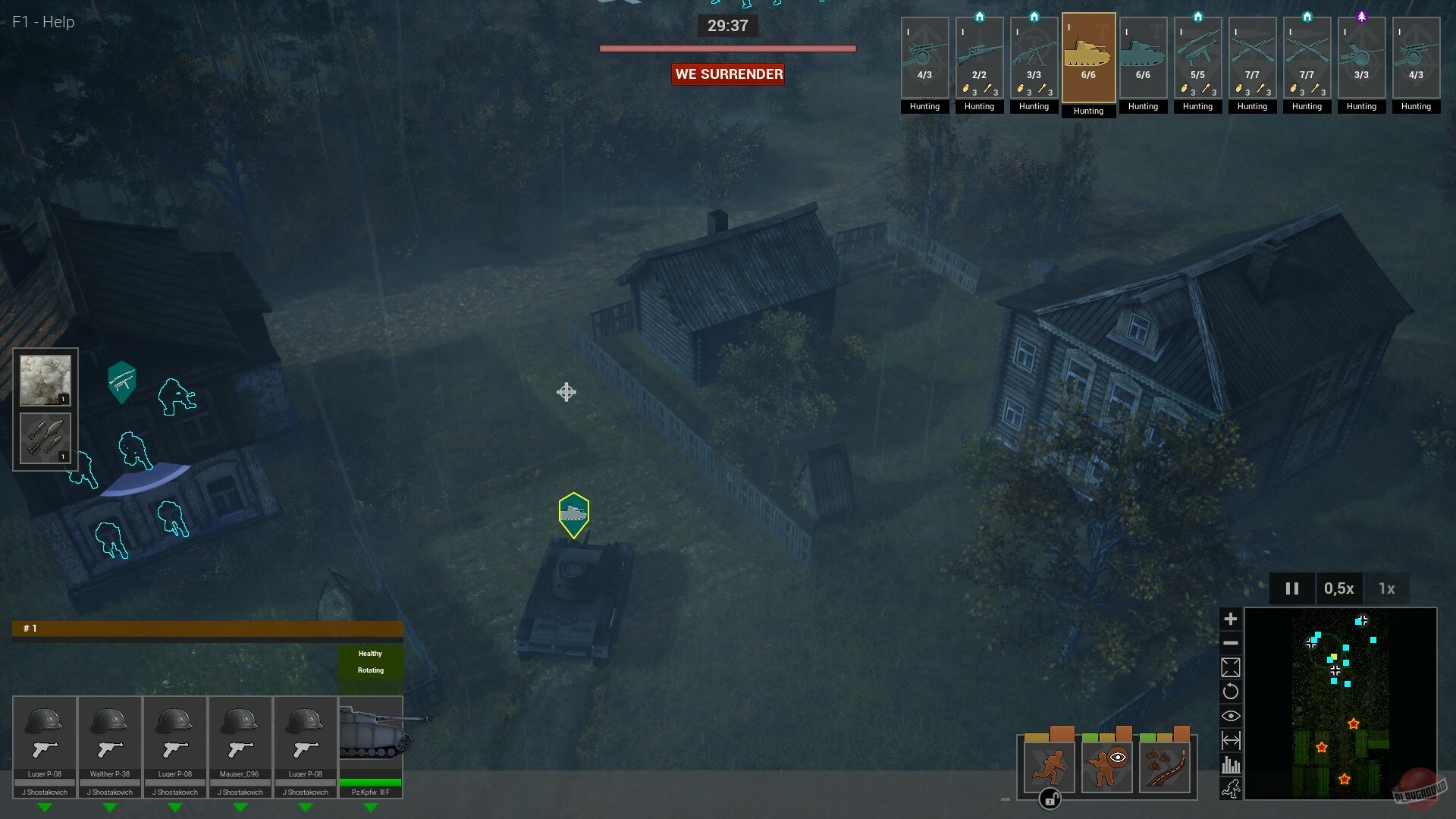The image size is (1456, 819).
Task: Click the WE SURRENDER banner
Action: coord(727,74)
